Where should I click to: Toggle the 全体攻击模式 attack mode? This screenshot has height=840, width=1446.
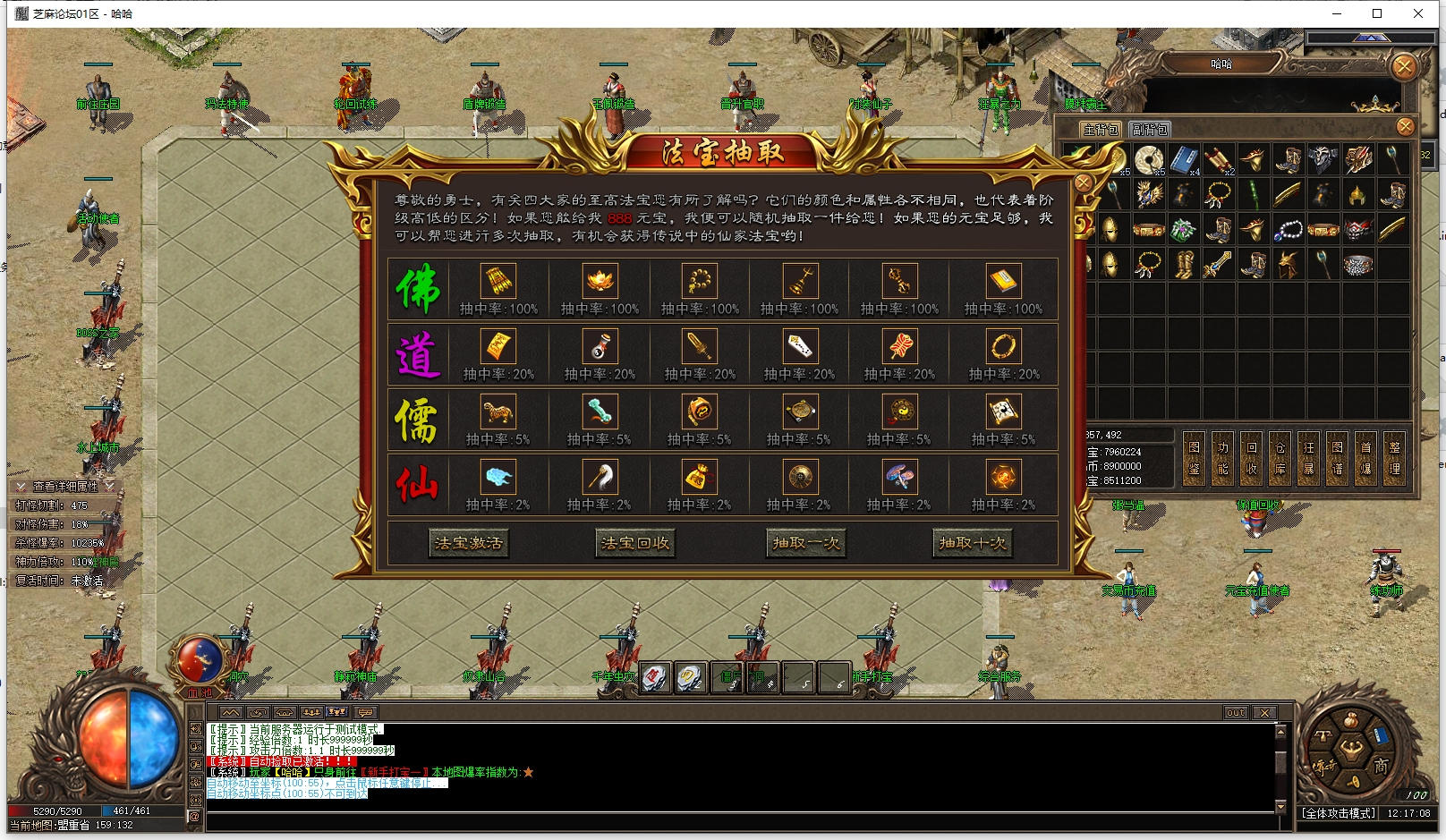(1339, 813)
